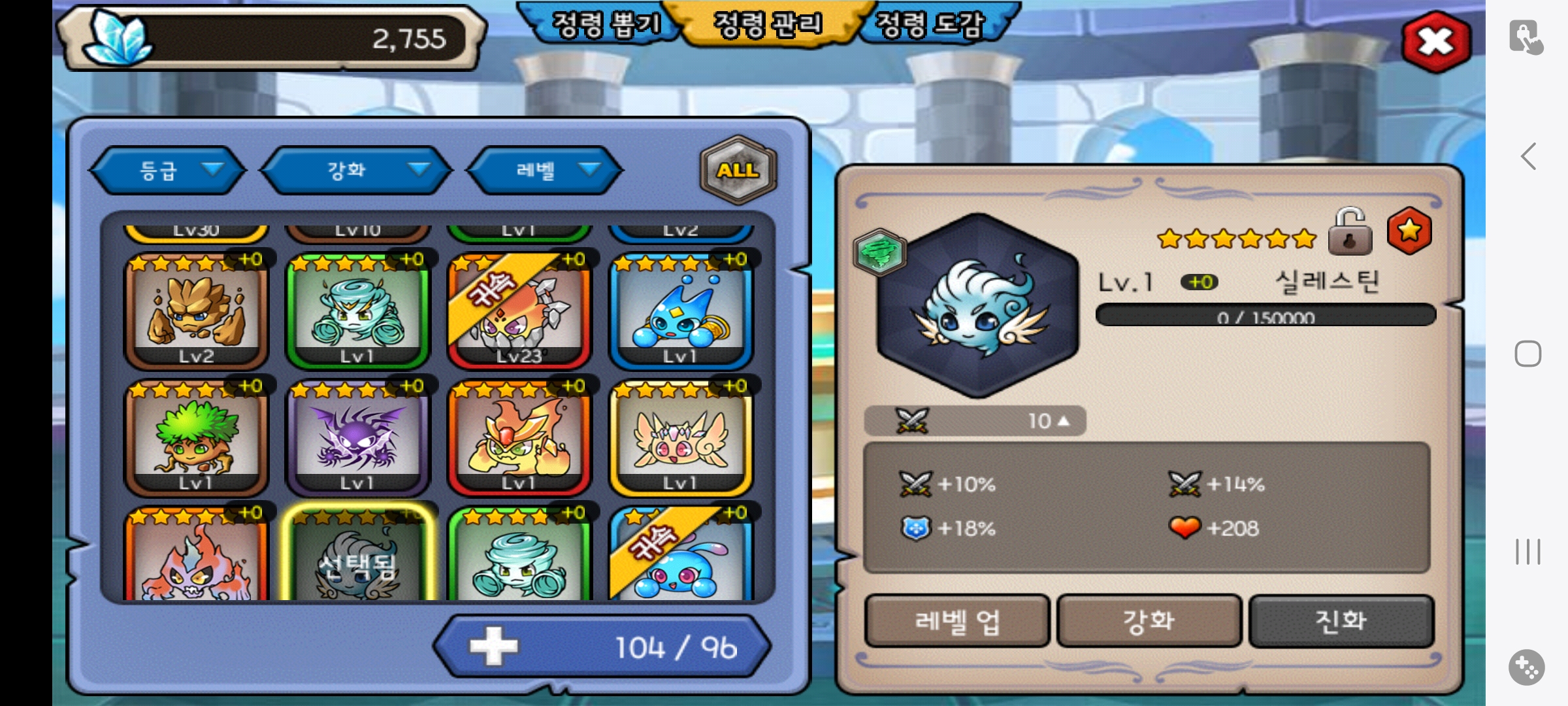The image size is (1568, 706).
Task: Close the spirit menu with red X
Action: [x=1436, y=42]
